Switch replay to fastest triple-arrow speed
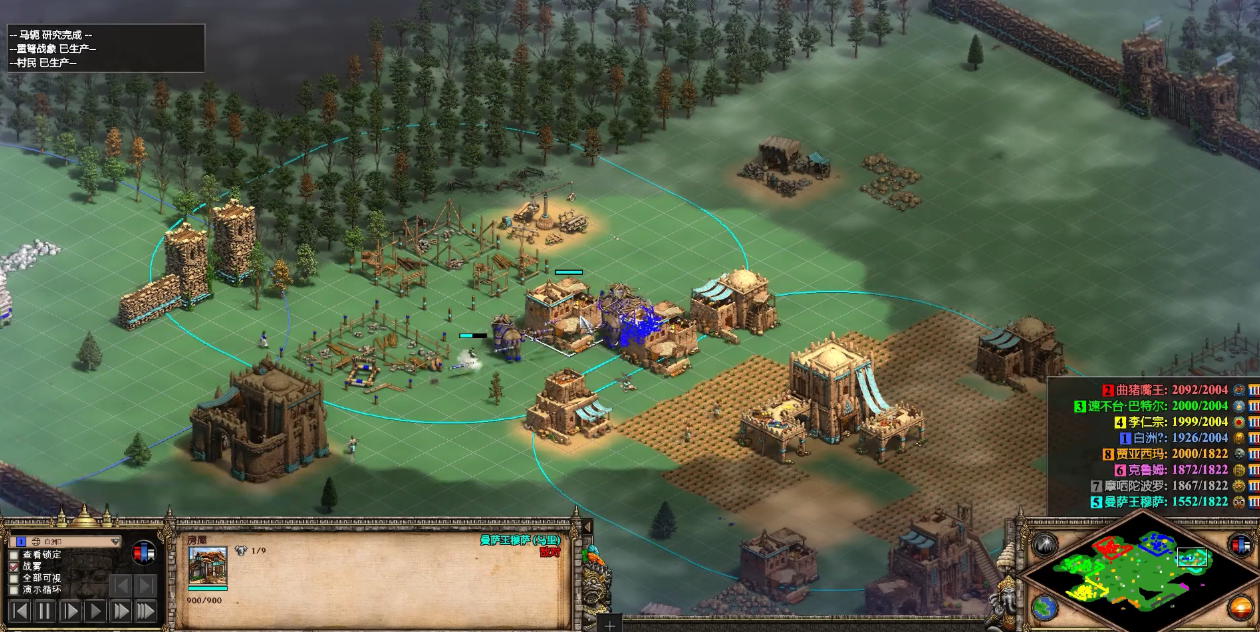The width and height of the screenshot is (1260, 632). tap(145, 610)
